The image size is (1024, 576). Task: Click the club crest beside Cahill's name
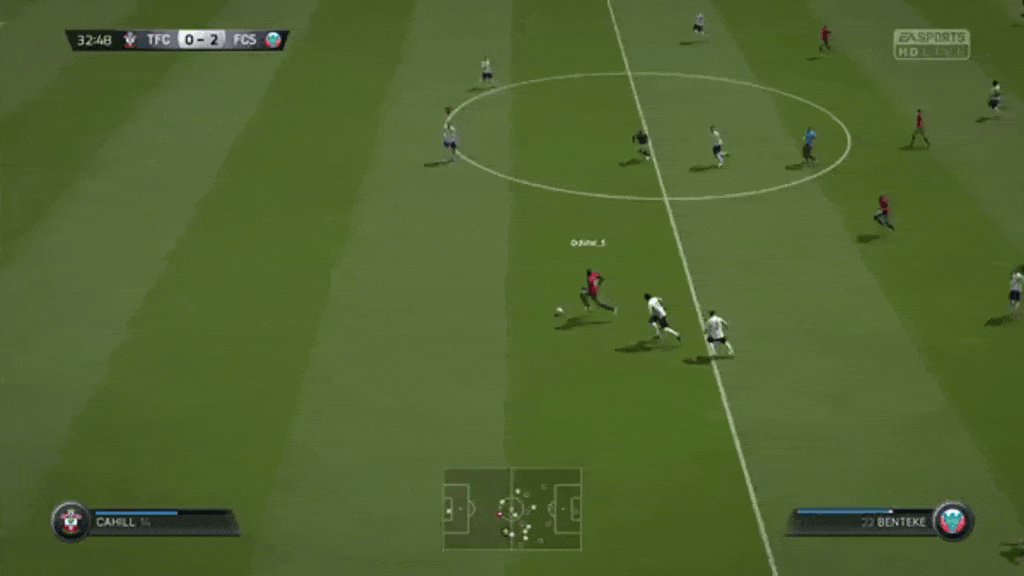click(71, 521)
